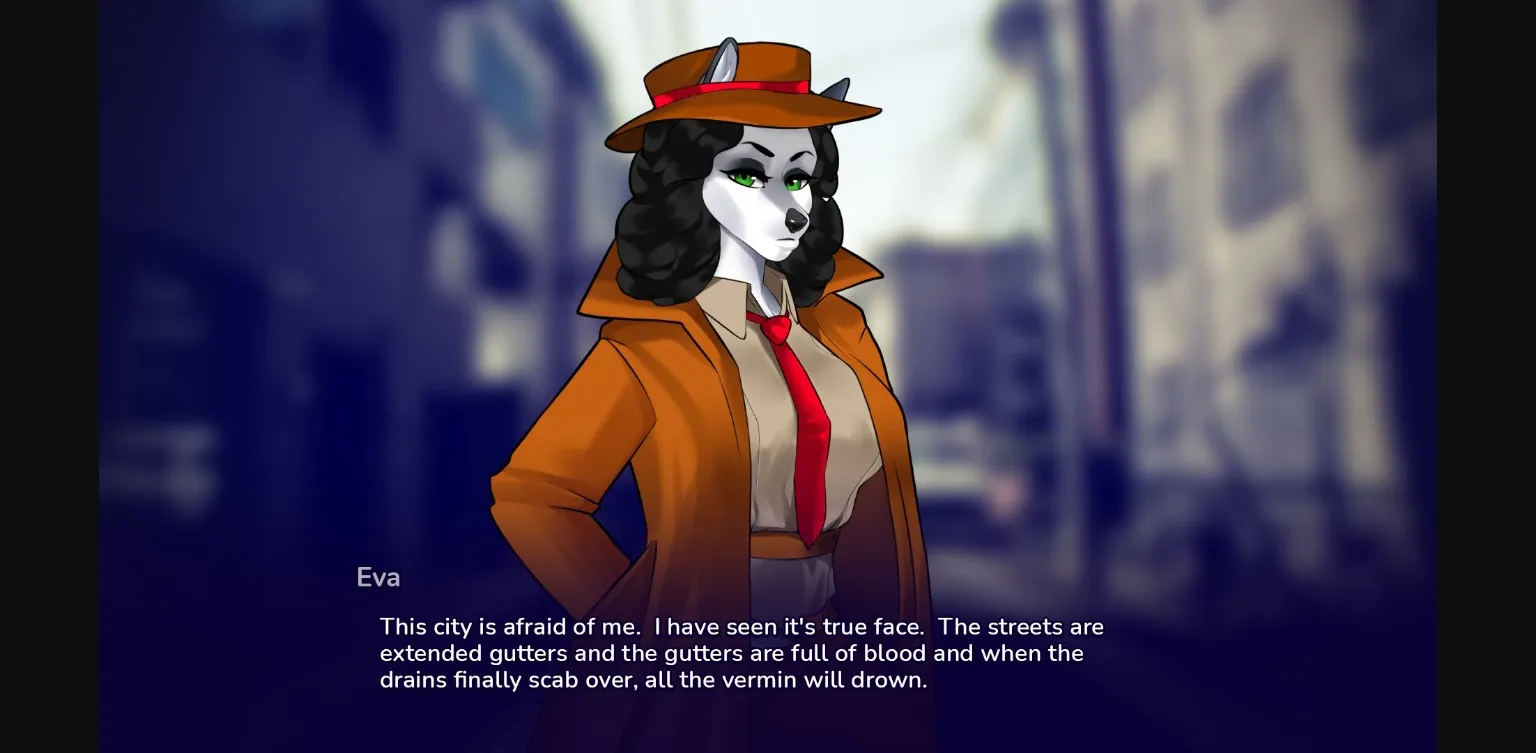Screen dimensions: 1536x753
Task: Click the speaker name label 'Eva'
Action: (378, 577)
